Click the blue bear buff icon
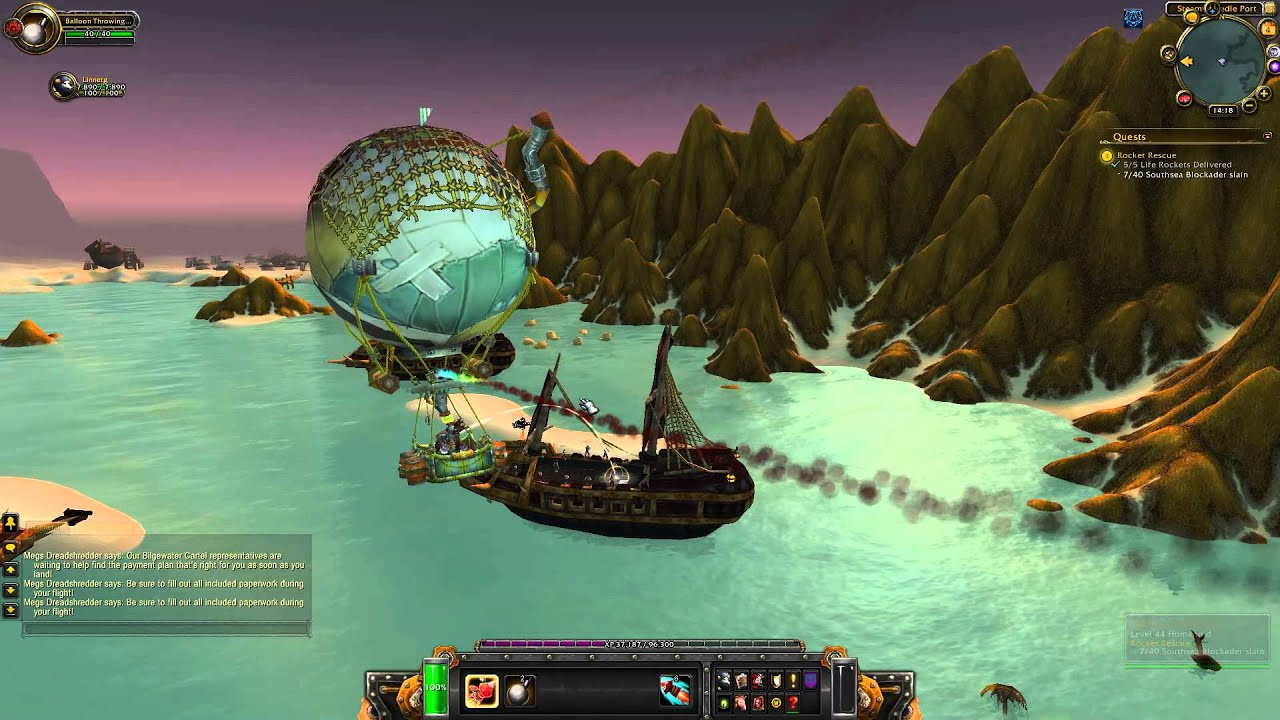Viewport: 1280px width, 720px height. click(x=1133, y=18)
